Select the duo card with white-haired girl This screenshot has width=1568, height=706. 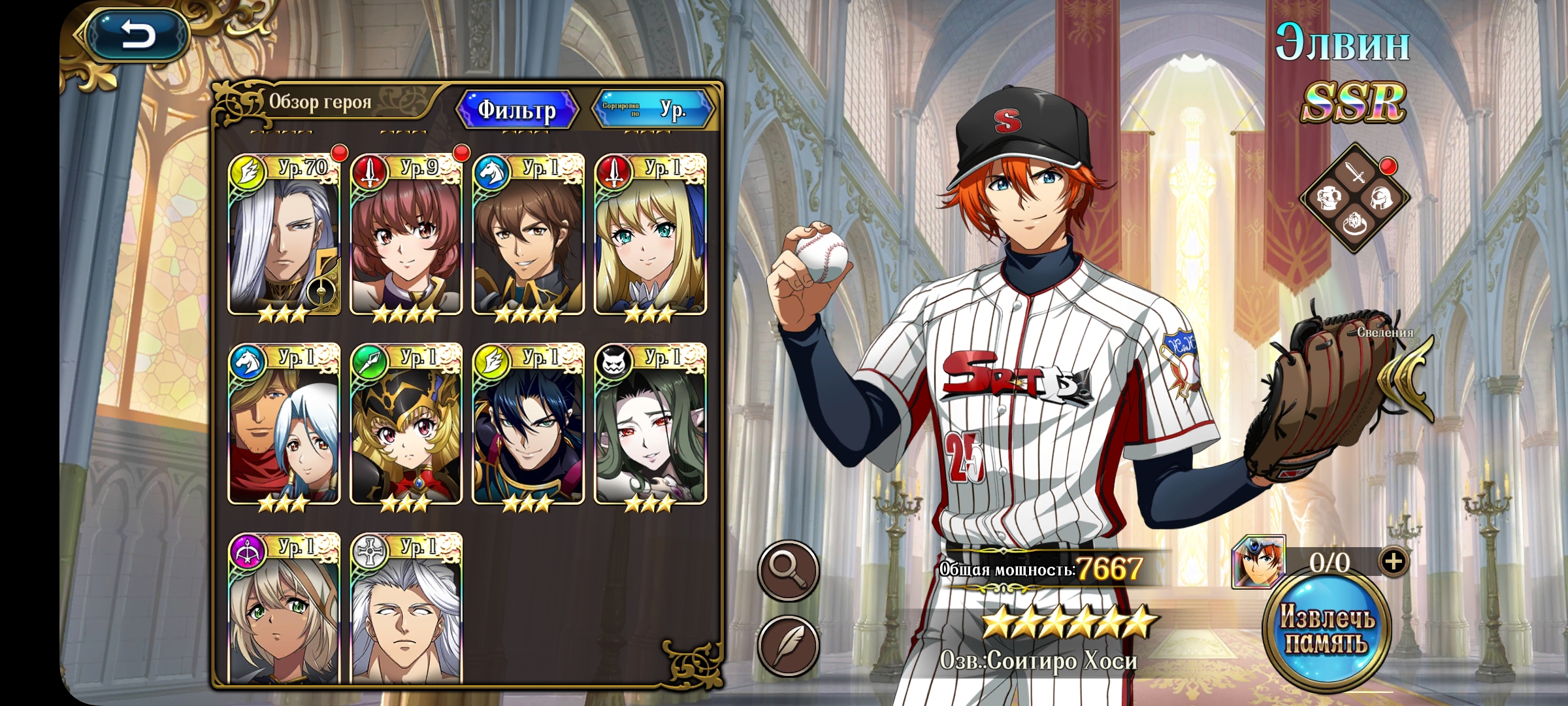(x=284, y=425)
